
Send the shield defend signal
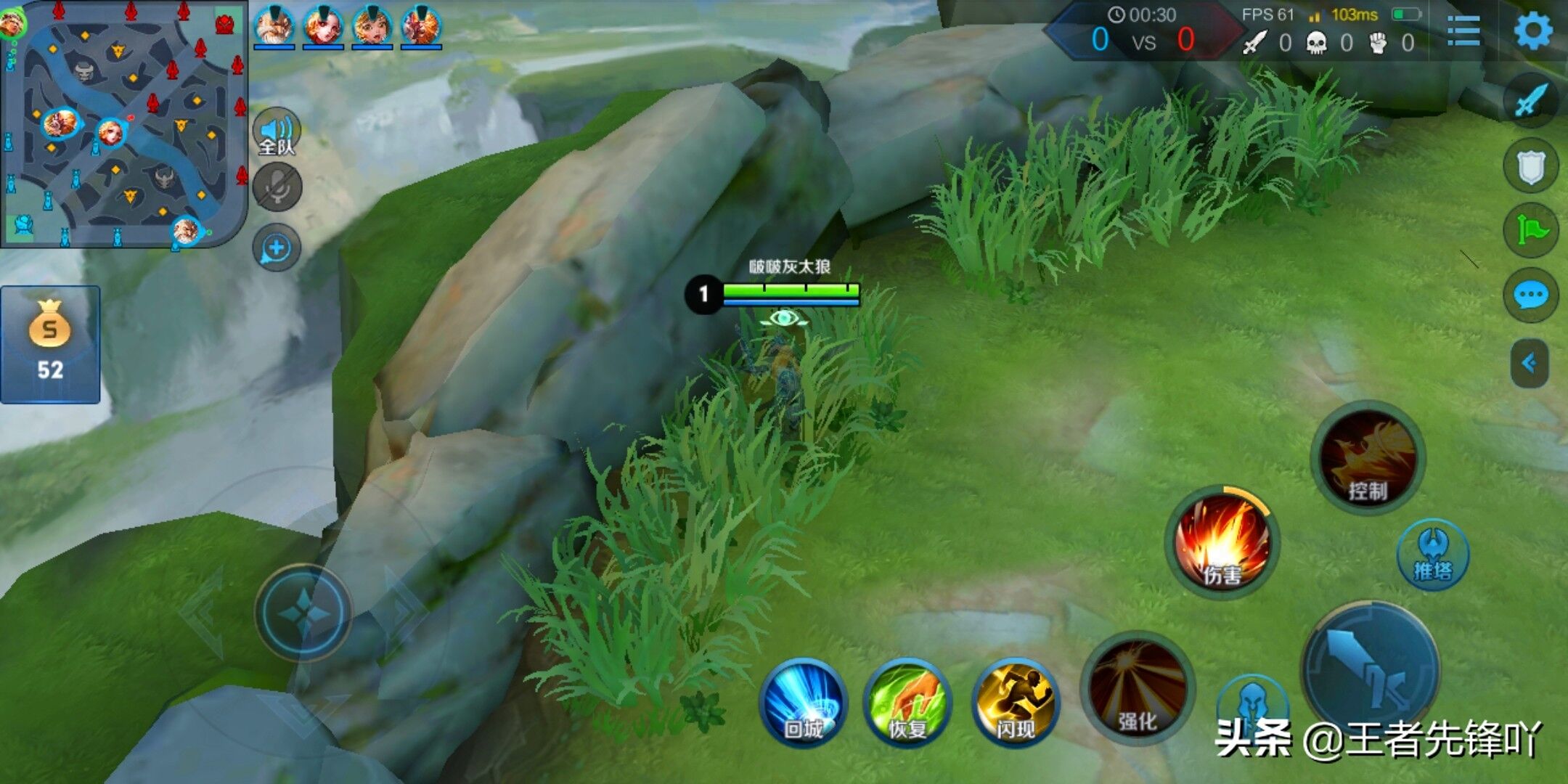click(1531, 167)
